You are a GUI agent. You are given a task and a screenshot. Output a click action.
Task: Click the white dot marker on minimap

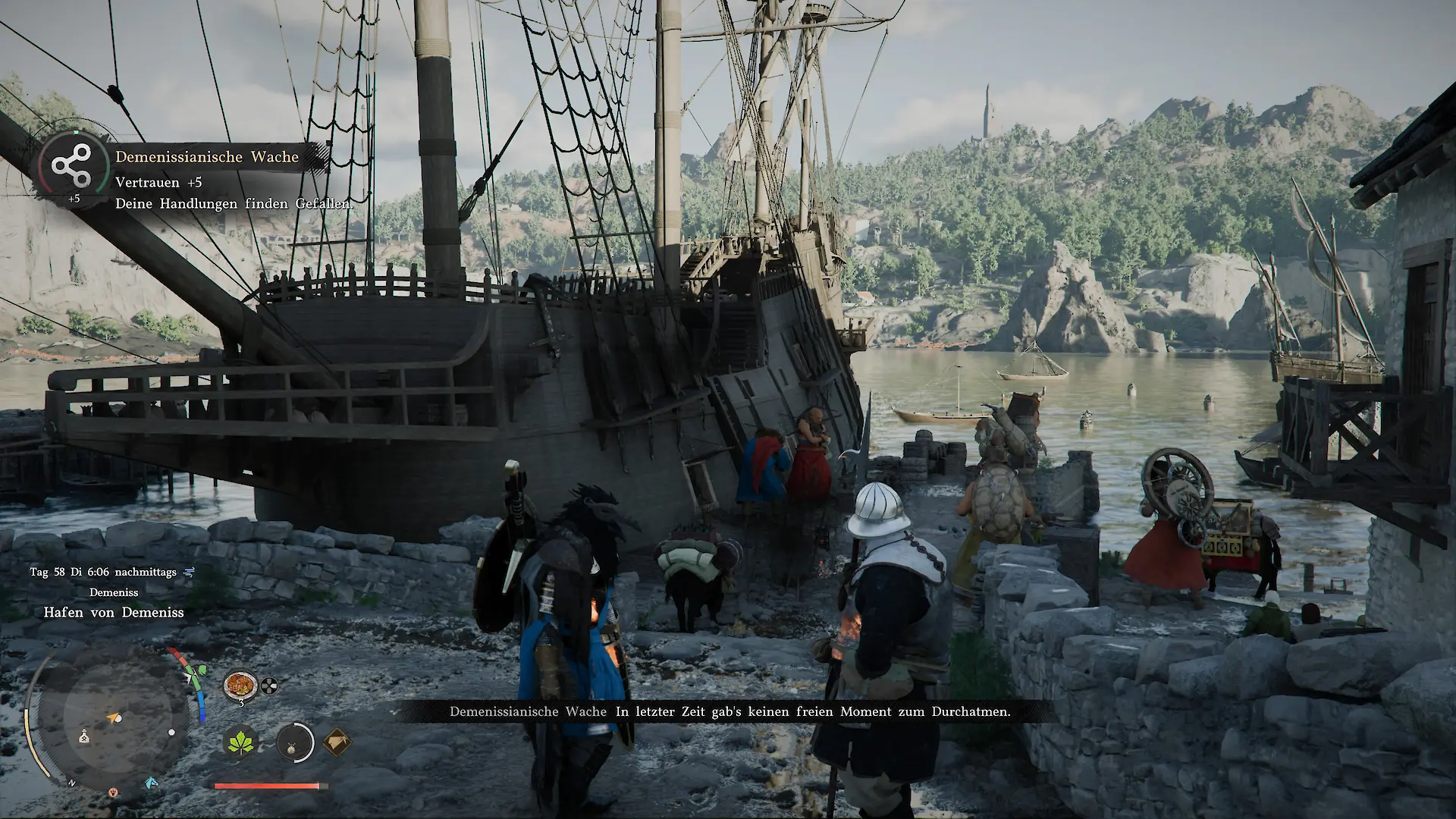(171, 733)
